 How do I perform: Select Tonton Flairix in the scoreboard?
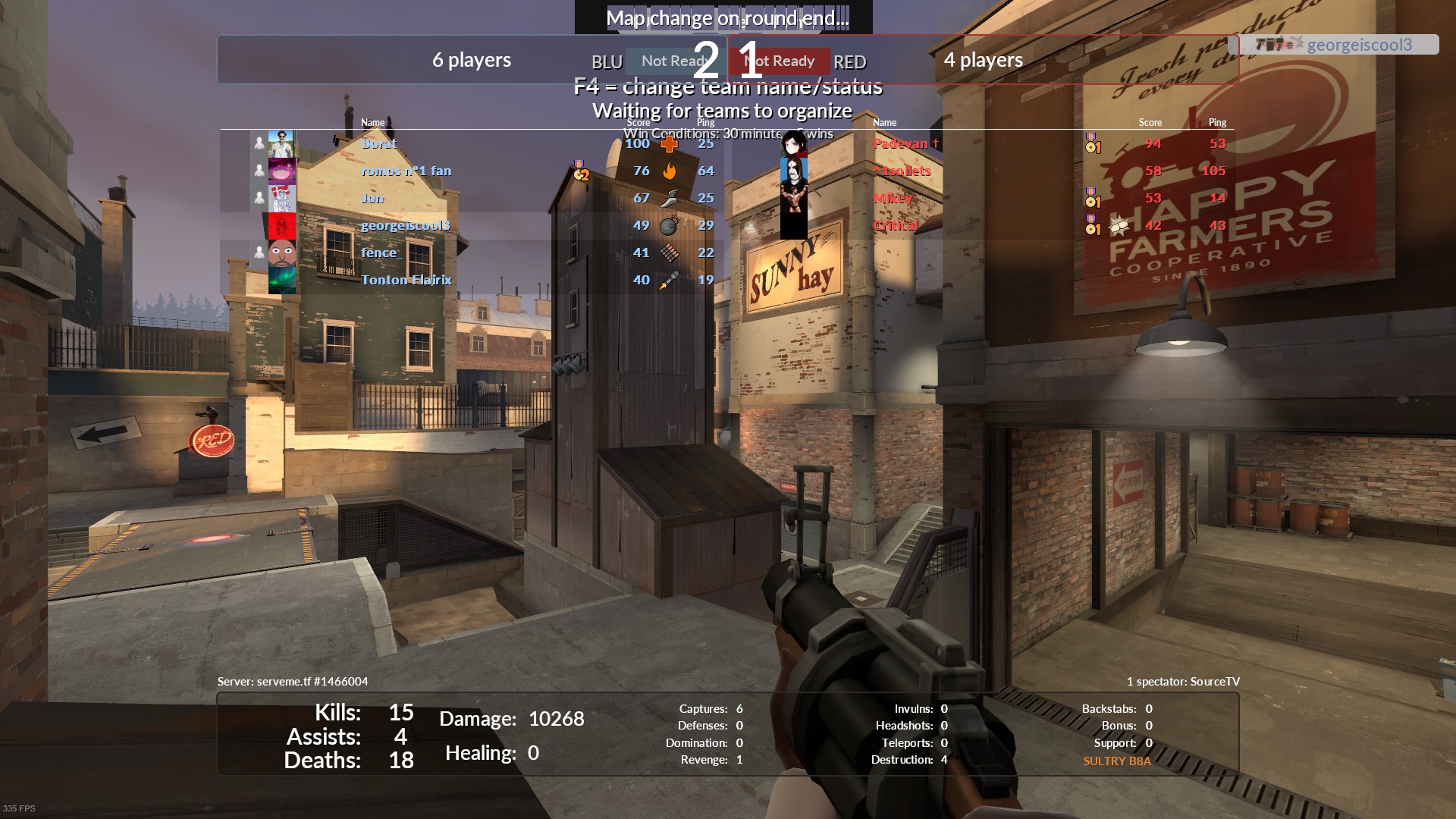click(x=406, y=280)
